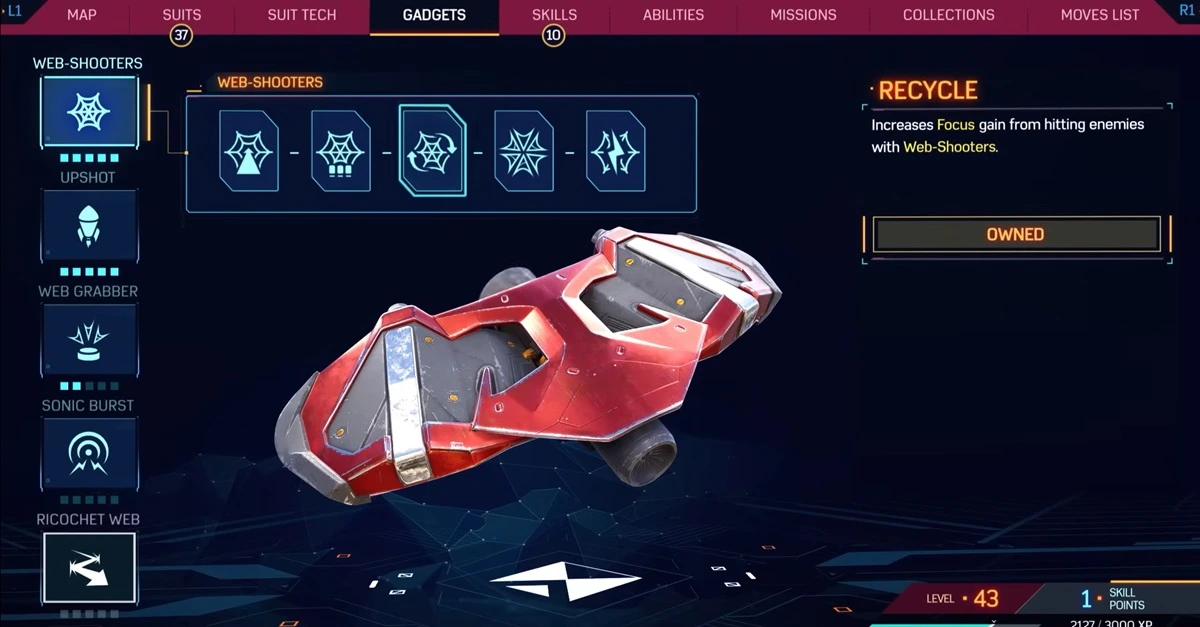Pick the fourth upgrade with burst web
This screenshot has height=627, width=1200.
(524, 152)
